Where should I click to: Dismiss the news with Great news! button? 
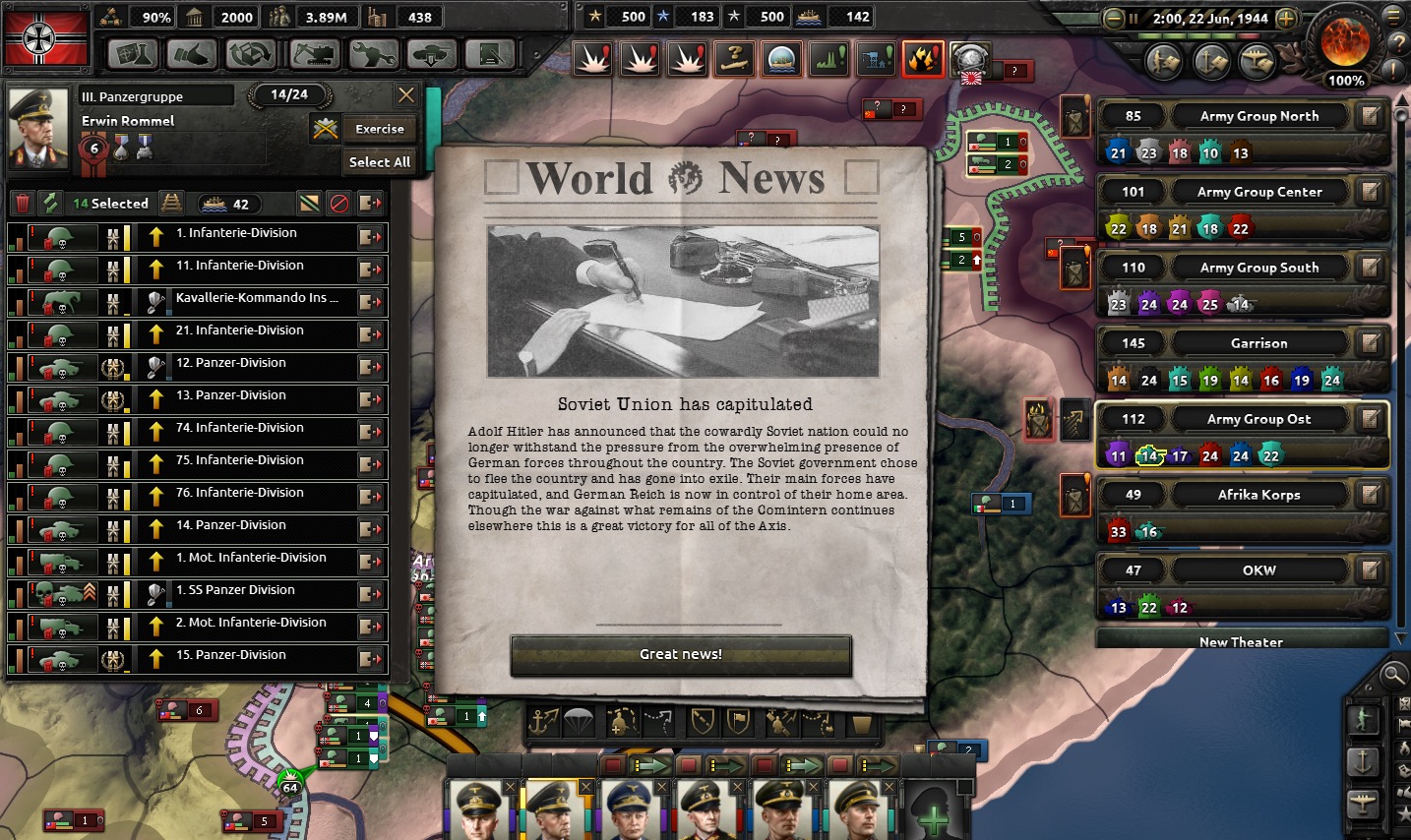pos(681,655)
